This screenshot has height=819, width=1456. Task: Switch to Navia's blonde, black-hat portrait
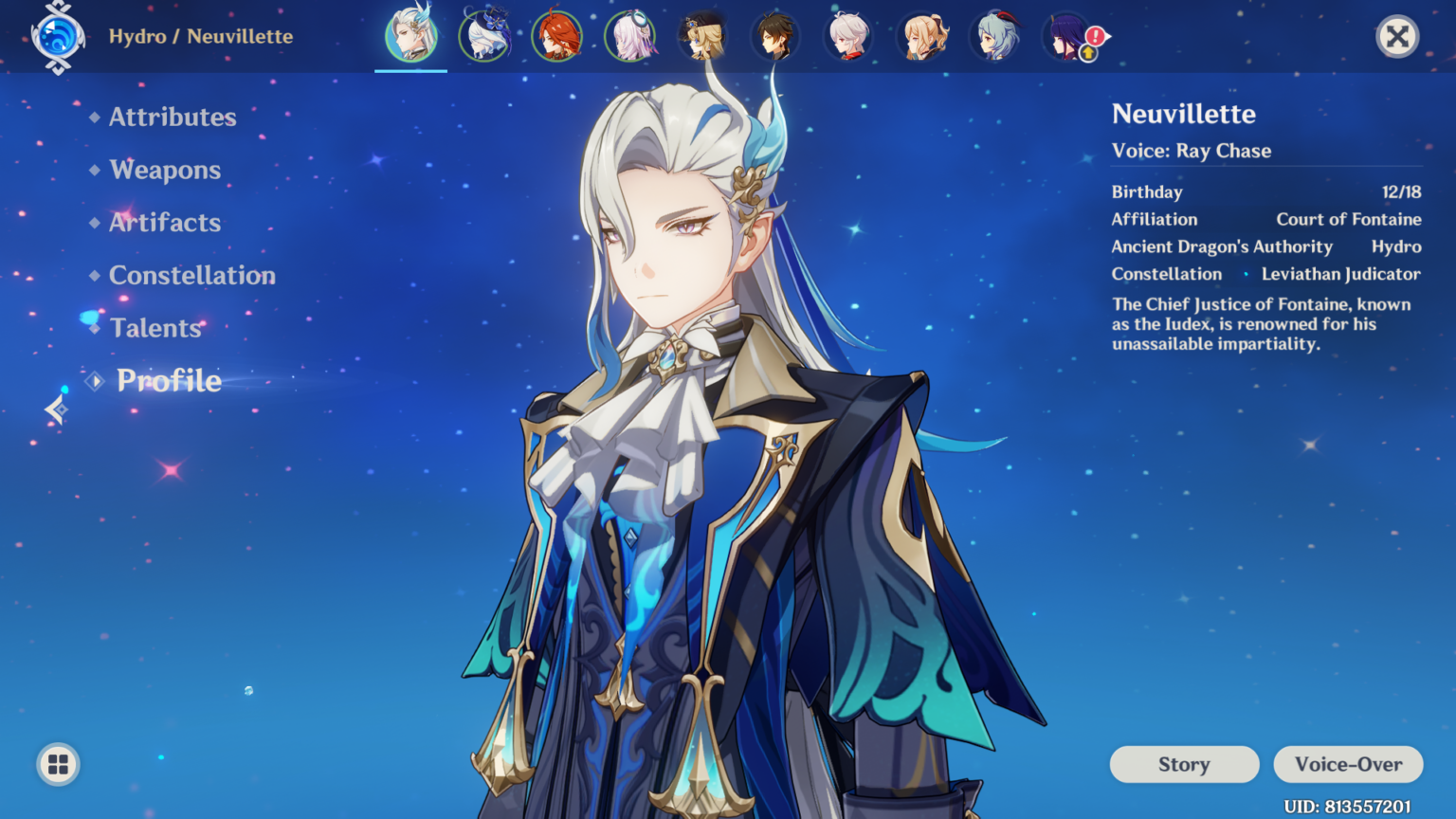click(702, 36)
